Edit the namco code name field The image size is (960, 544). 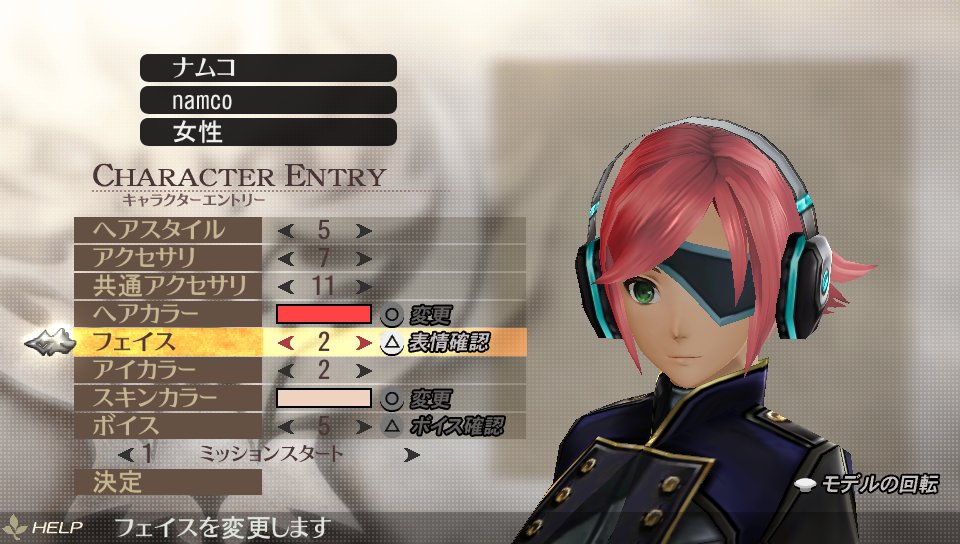click(268, 100)
